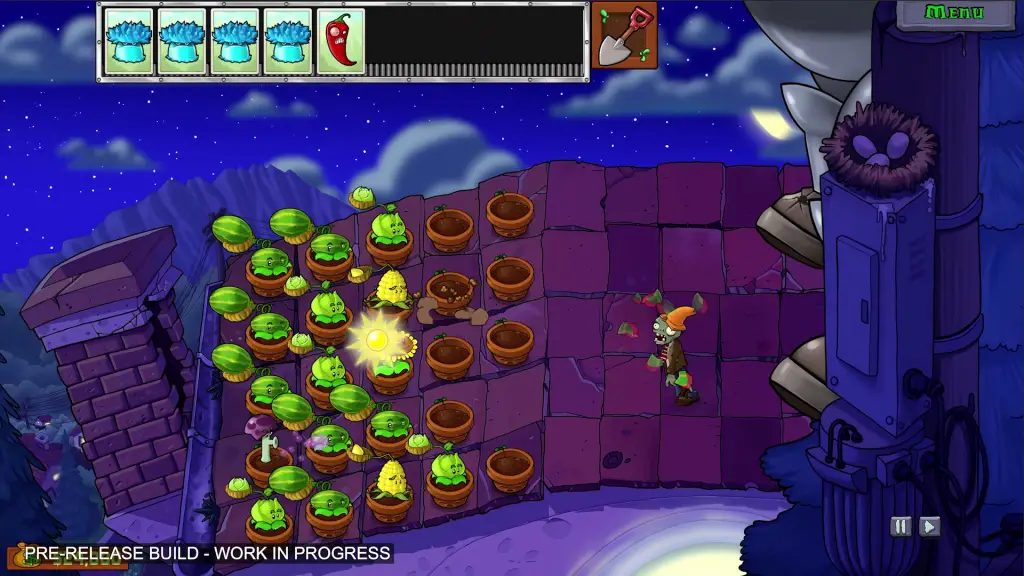Click the small pause button
Image resolution: width=1024 pixels, height=576 pixels.
pyautogui.click(x=901, y=526)
